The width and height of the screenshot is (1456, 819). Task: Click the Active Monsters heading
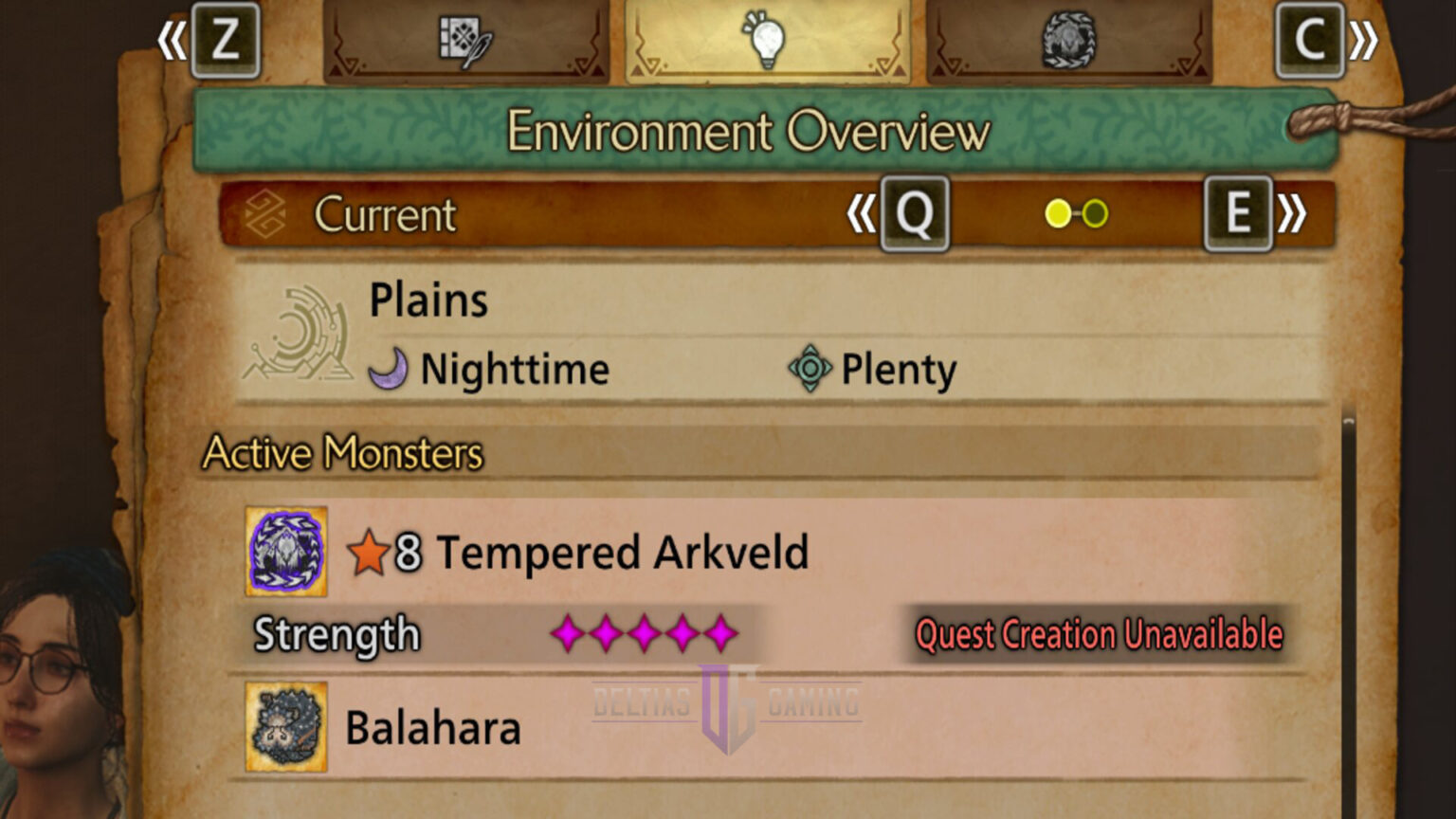point(343,453)
